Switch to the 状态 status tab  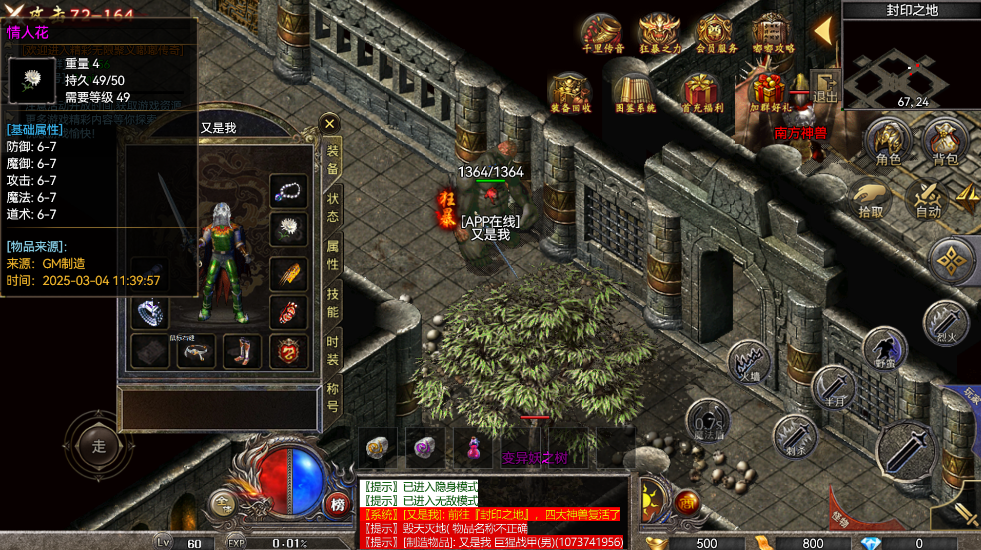click(x=333, y=207)
